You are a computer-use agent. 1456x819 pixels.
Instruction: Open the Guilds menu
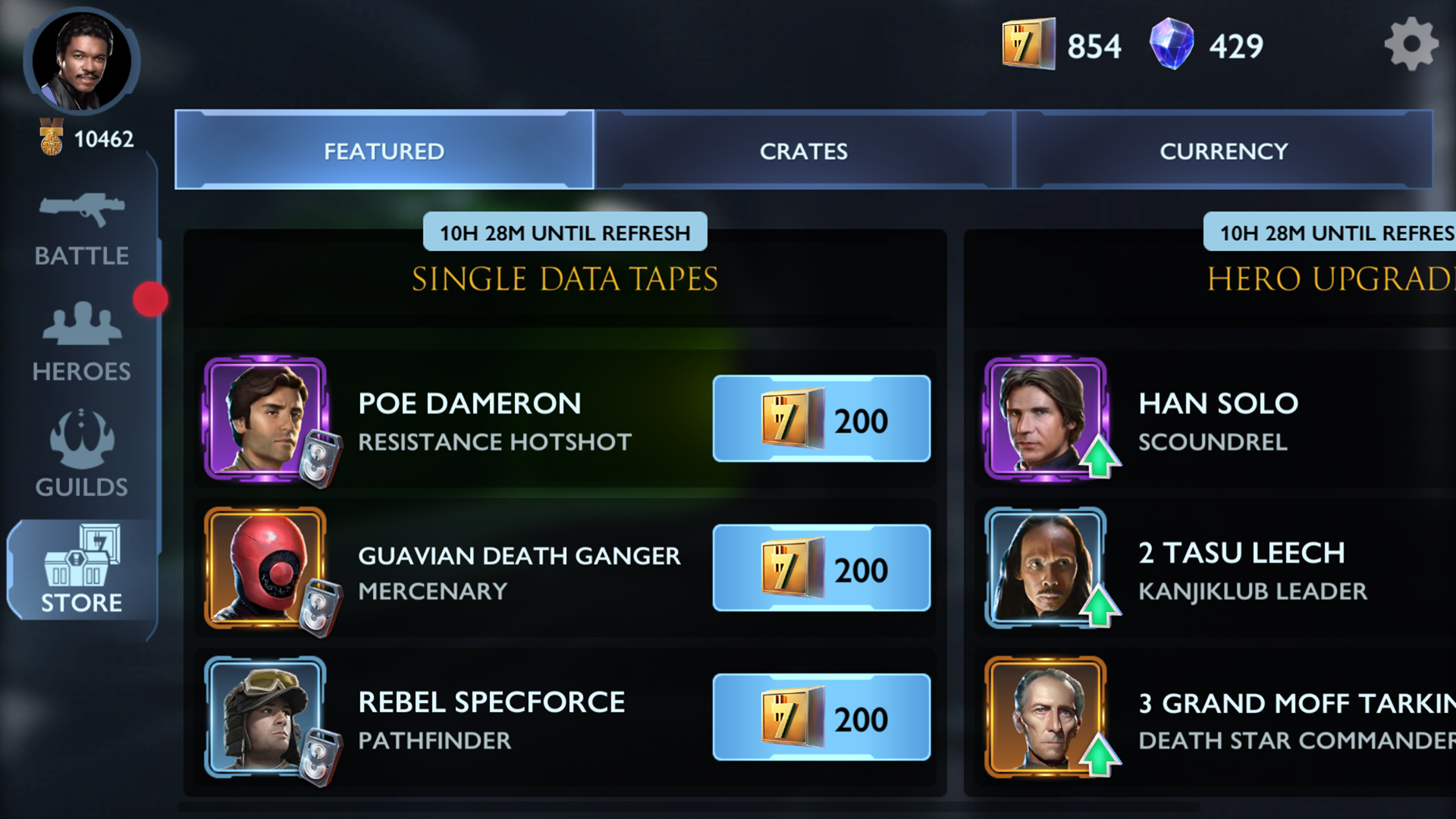point(82,453)
